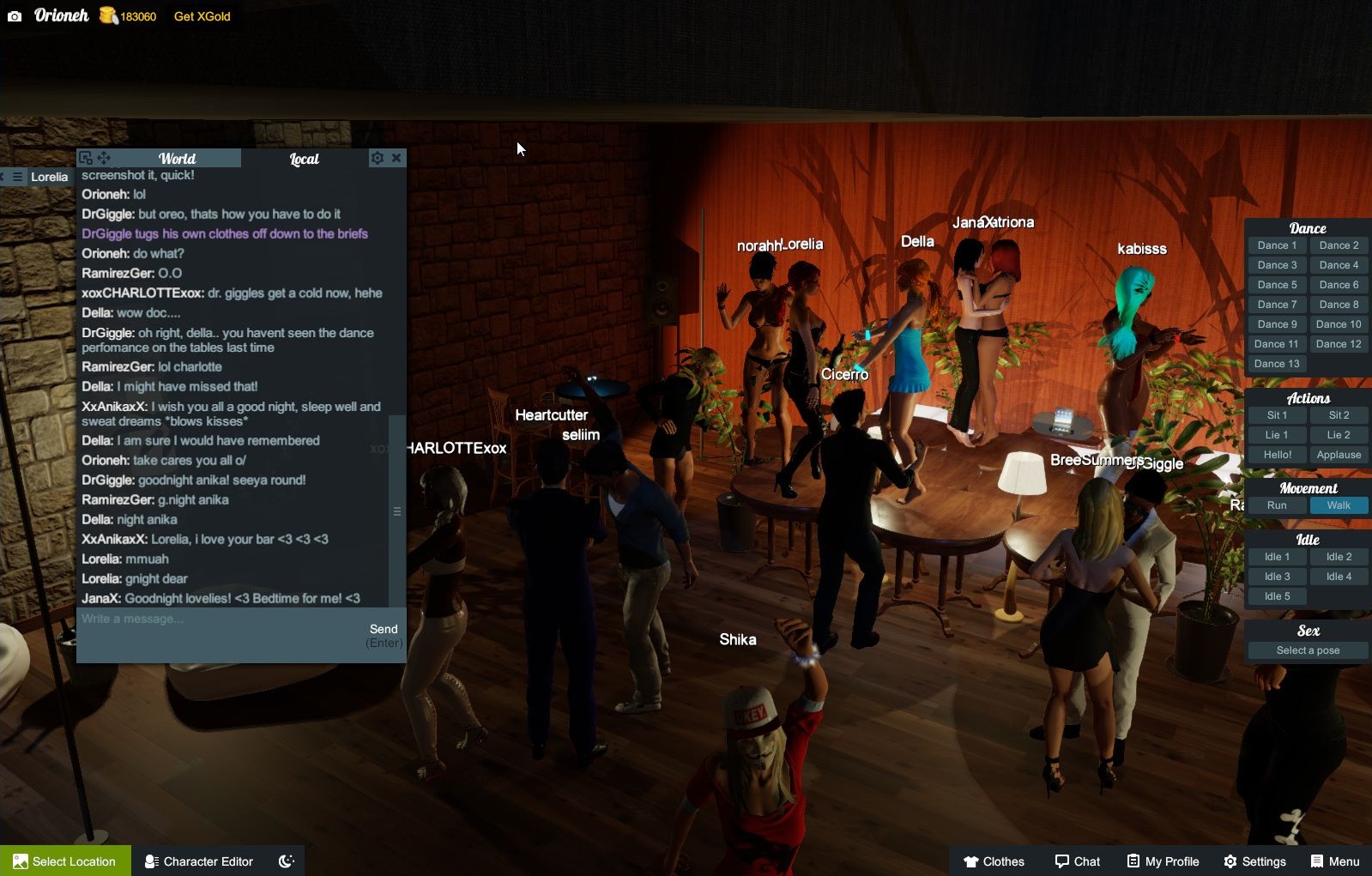The image size is (1372, 876).
Task: Switch movement mode to Run
Action: coord(1276,505)
